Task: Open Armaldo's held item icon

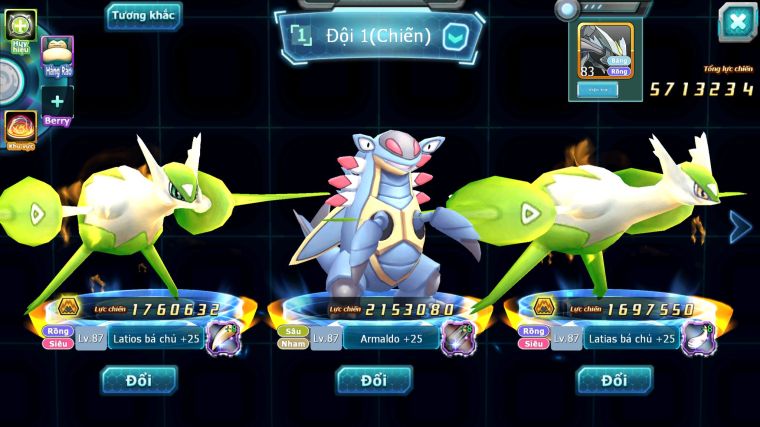Action: coord(458,338)
